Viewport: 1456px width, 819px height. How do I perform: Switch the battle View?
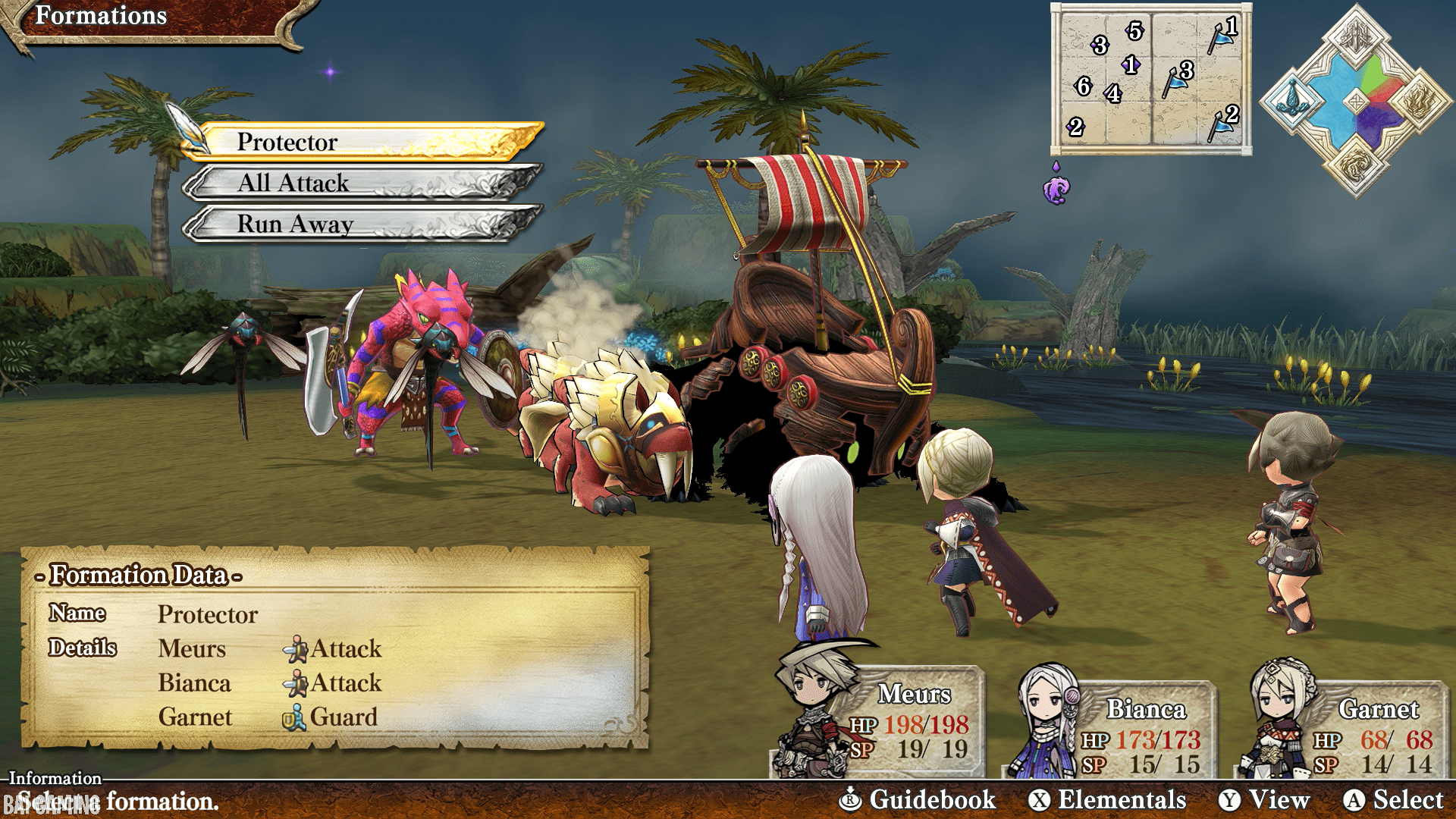[x=1264, y=800]
